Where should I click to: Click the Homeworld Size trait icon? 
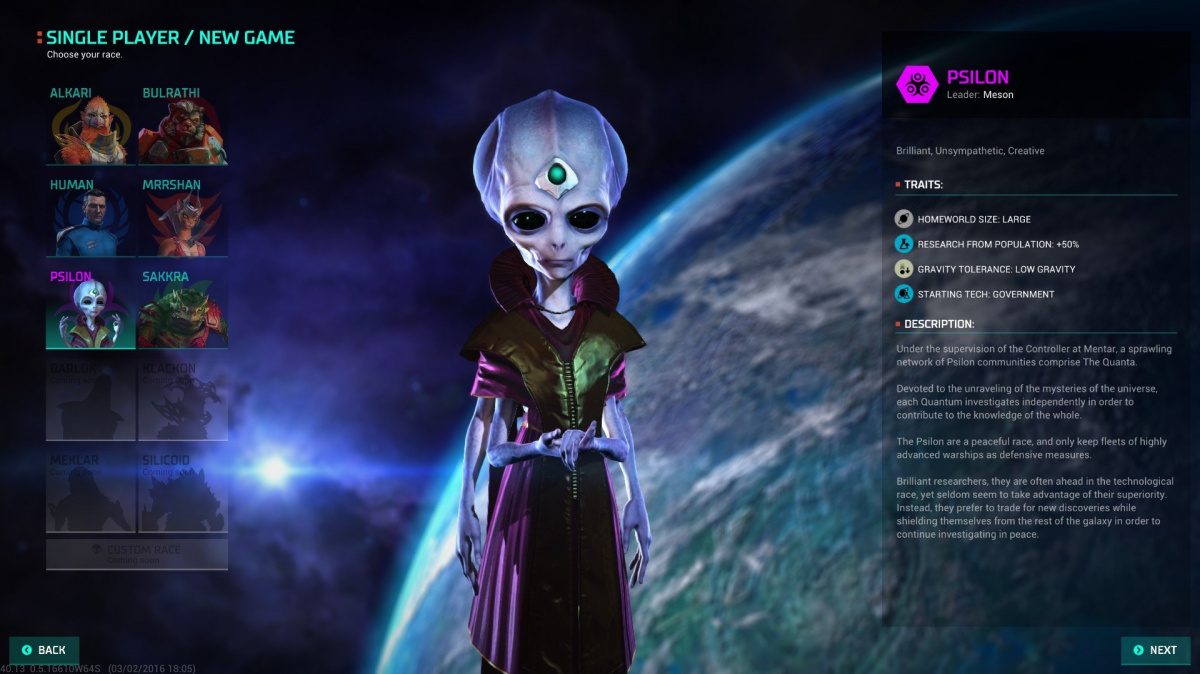903,219
